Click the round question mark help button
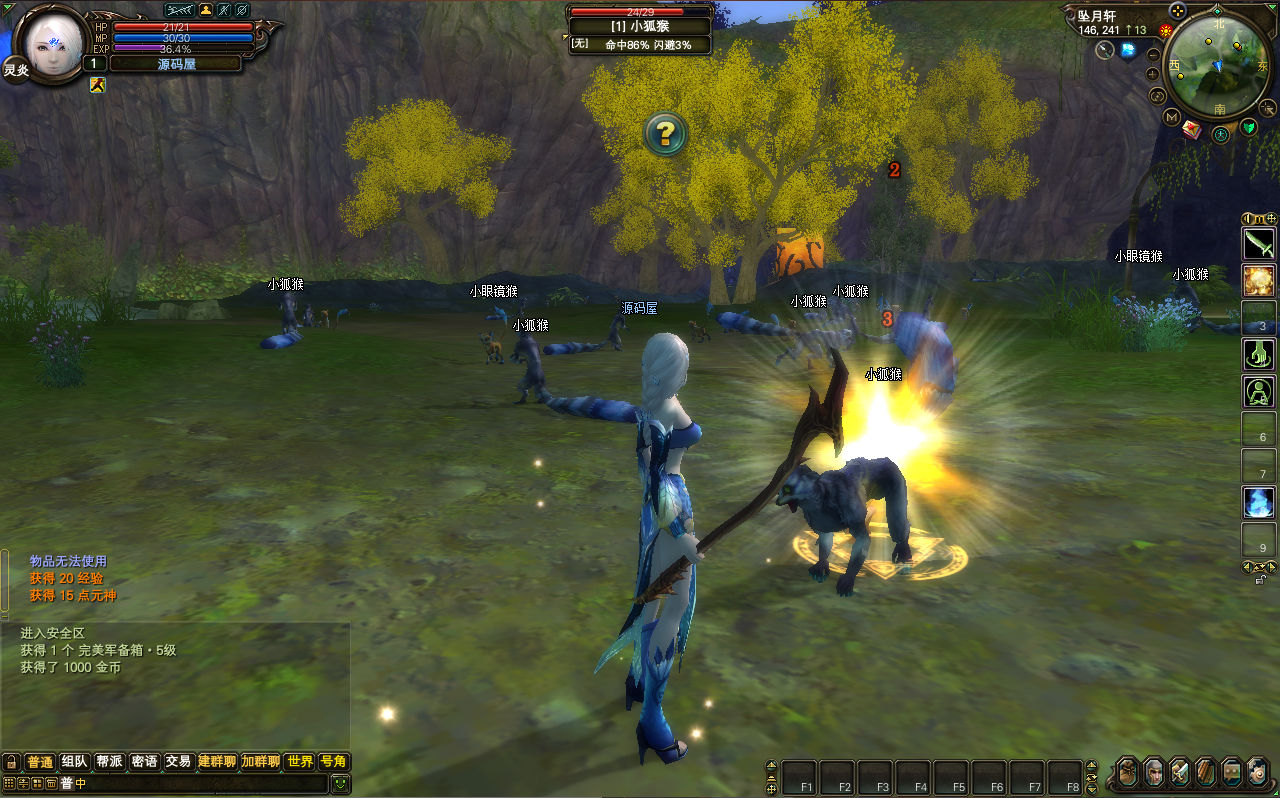This screenshot has width=1280, height=798. (666, 133)
